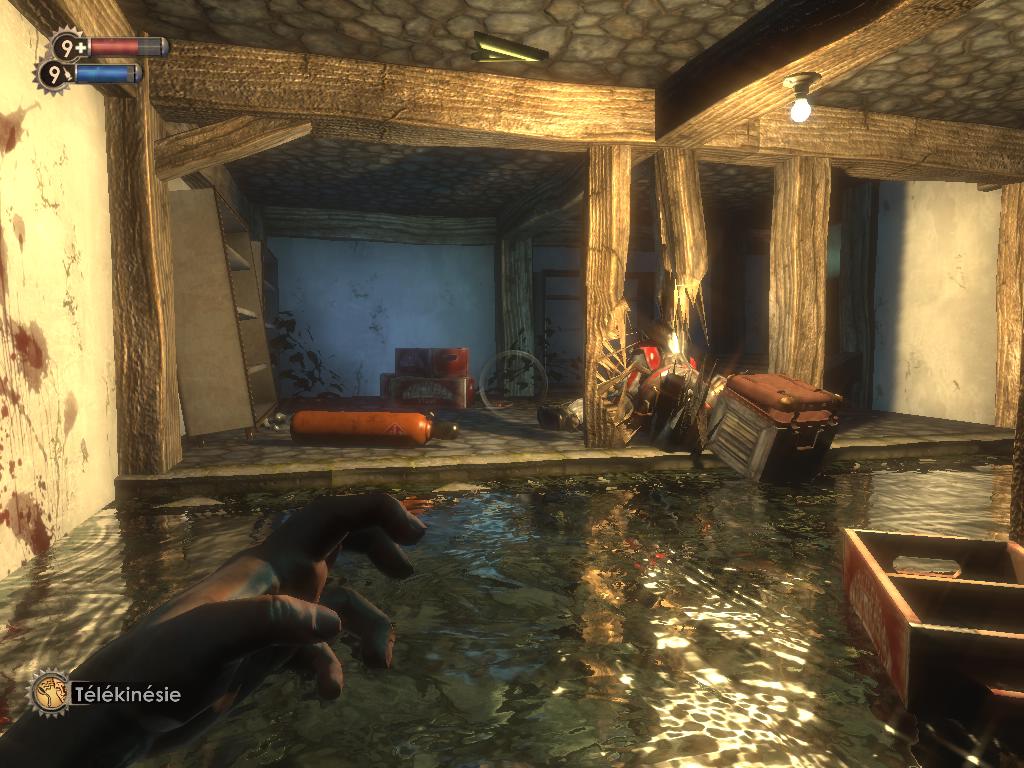Click the objective direction arrow
The height and width of the screenshot is (768, 1024).
pos(510,47)
